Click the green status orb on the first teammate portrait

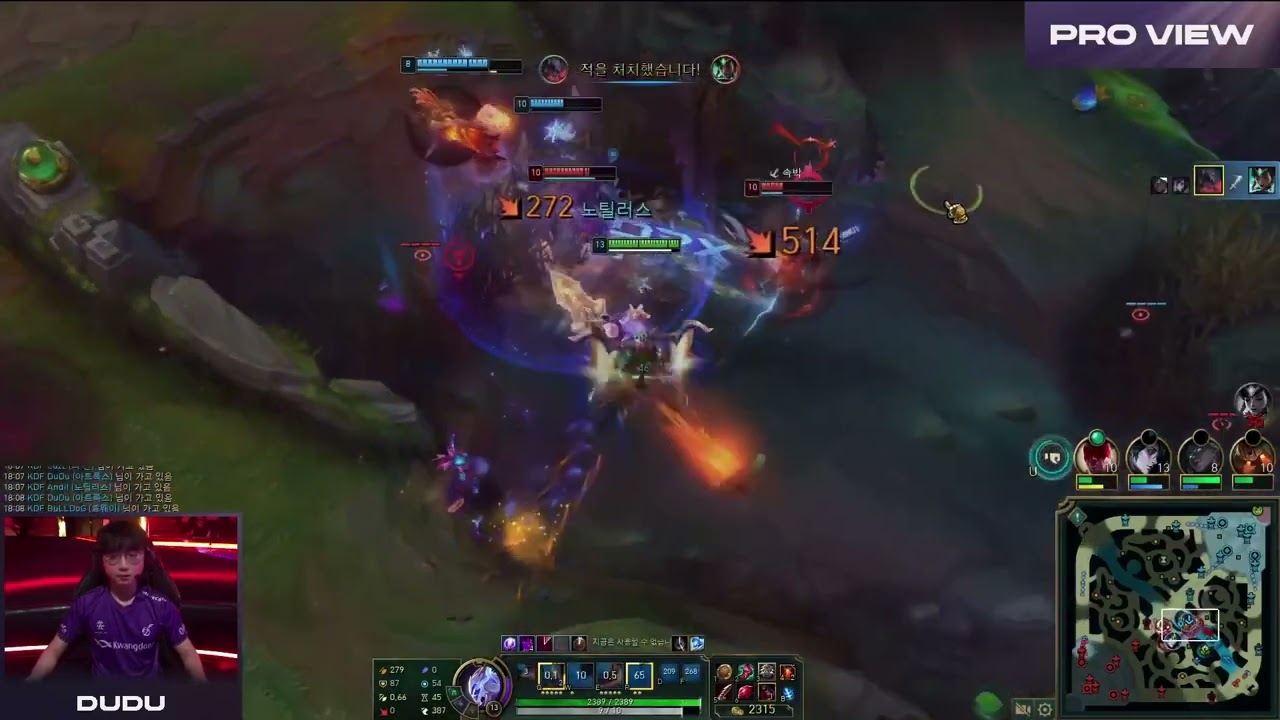click(1096, 437)
